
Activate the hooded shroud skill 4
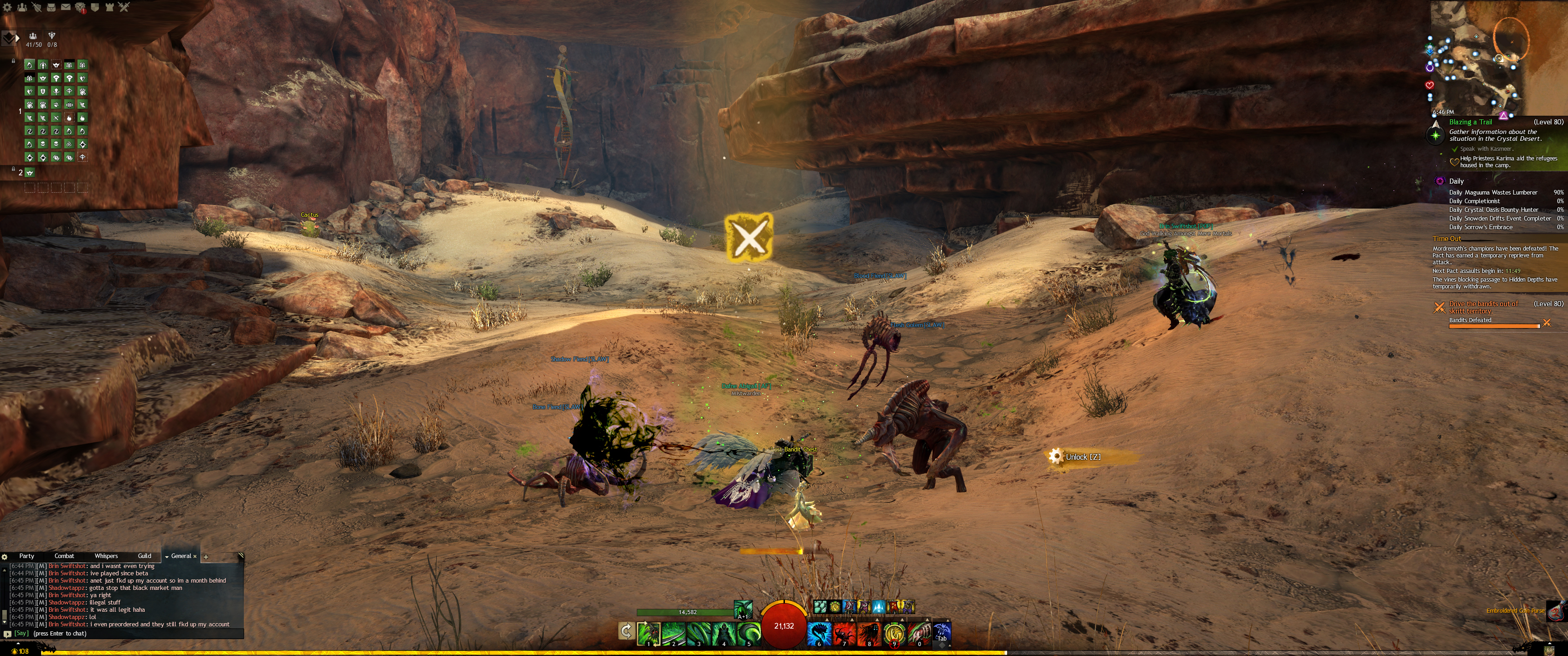(724, 634)
